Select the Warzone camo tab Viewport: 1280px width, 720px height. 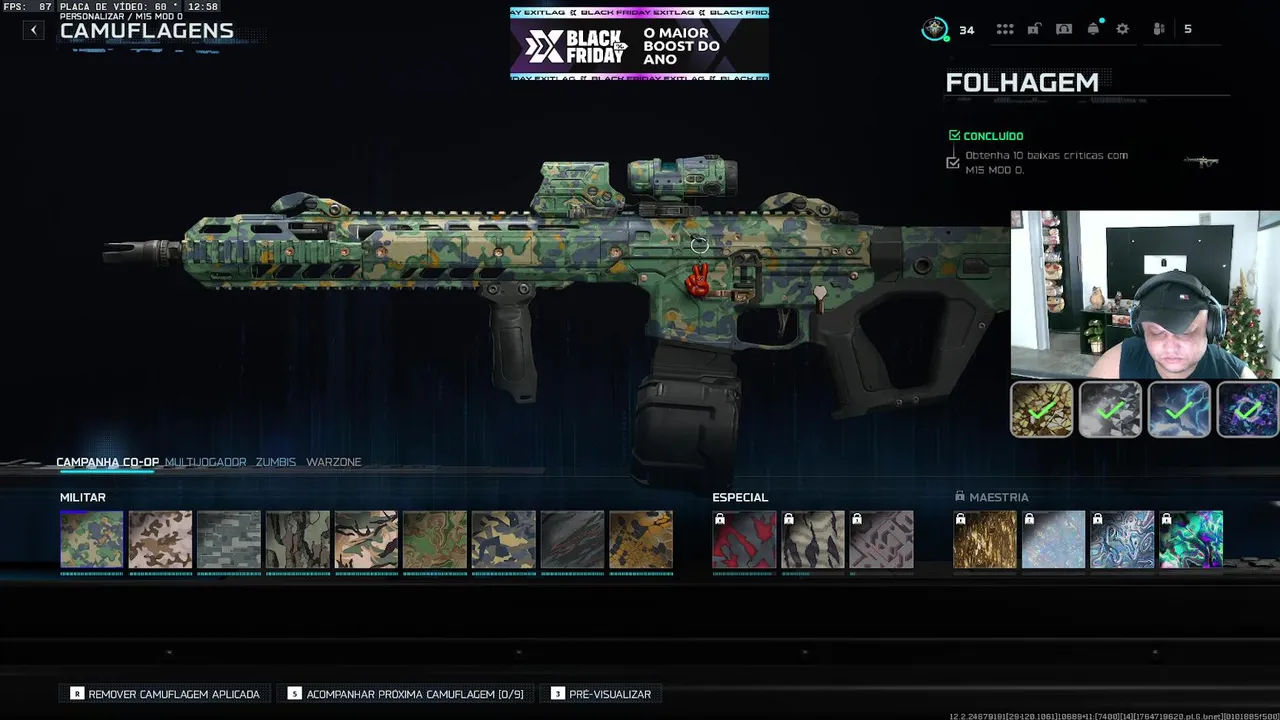[334, 462]
